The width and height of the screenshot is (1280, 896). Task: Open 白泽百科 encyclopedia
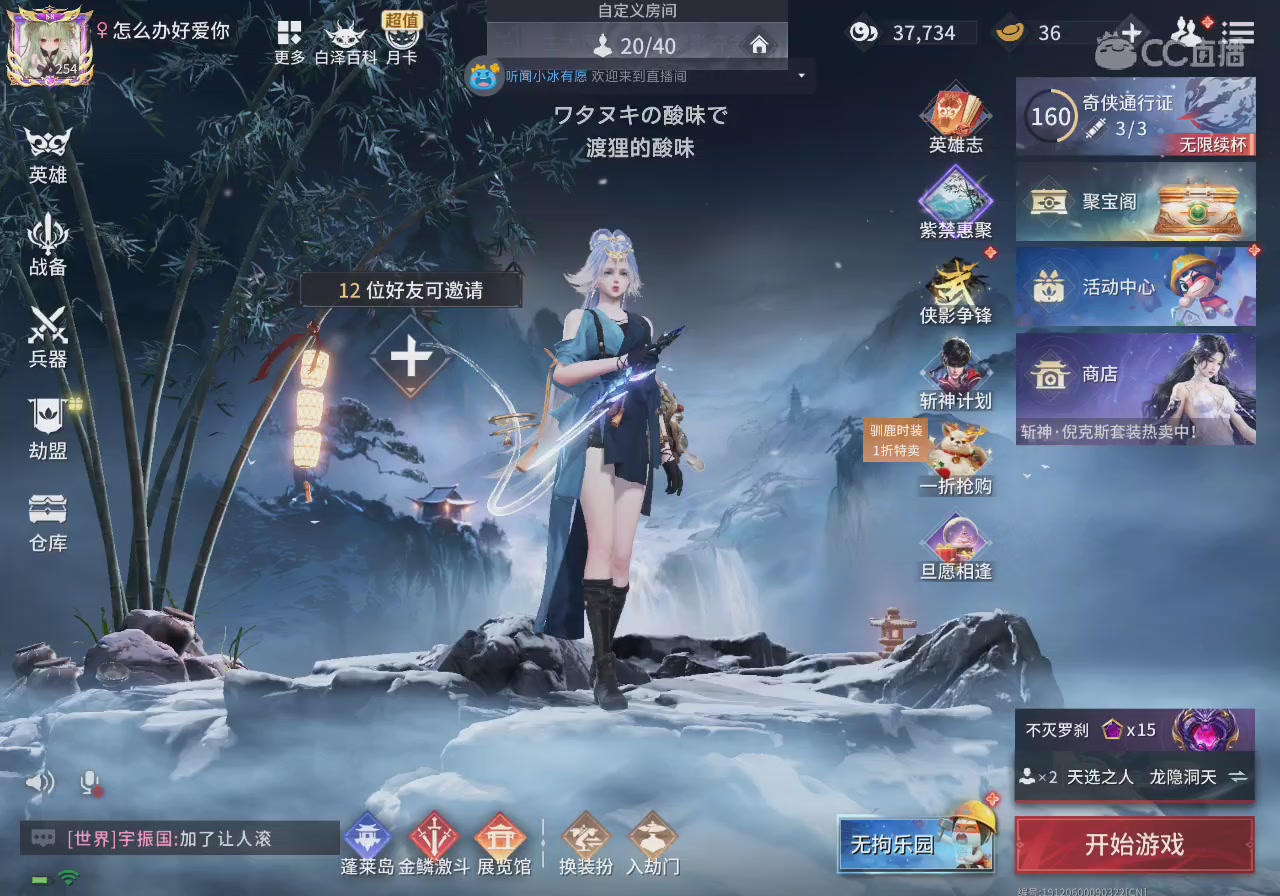[345, 38]
